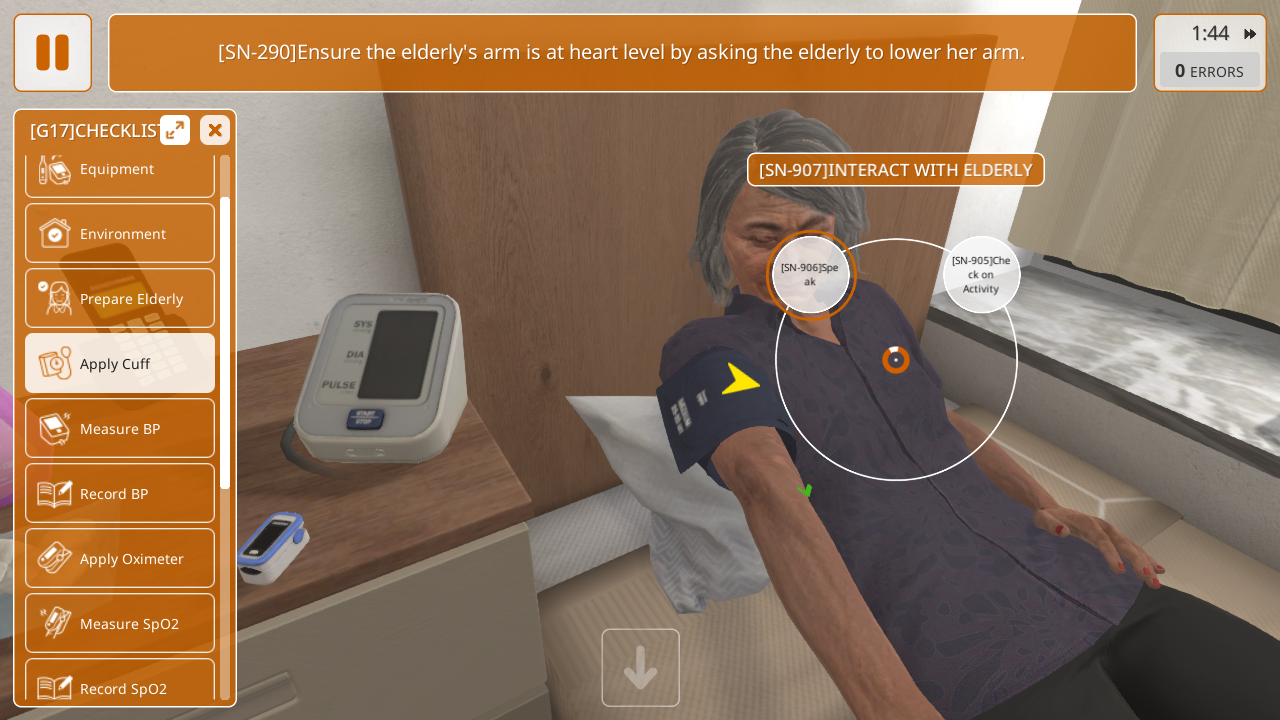Choose the Record SpO2 step
Viewport: 1280px width, 720px height.
click(120, 685)
